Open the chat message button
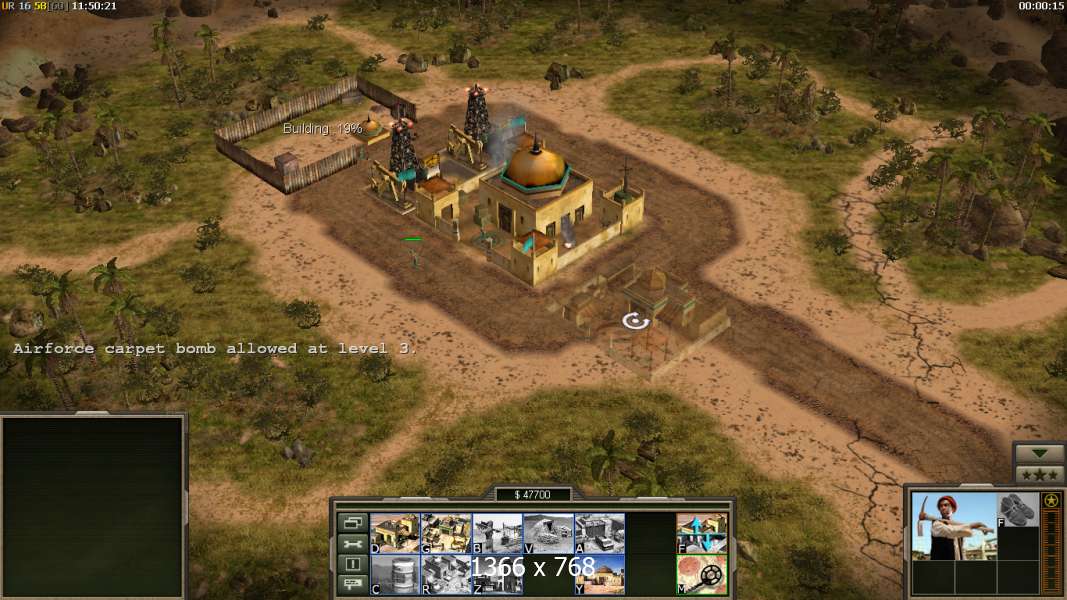This screenshot has height=600, width=1067. coord(352,585)
